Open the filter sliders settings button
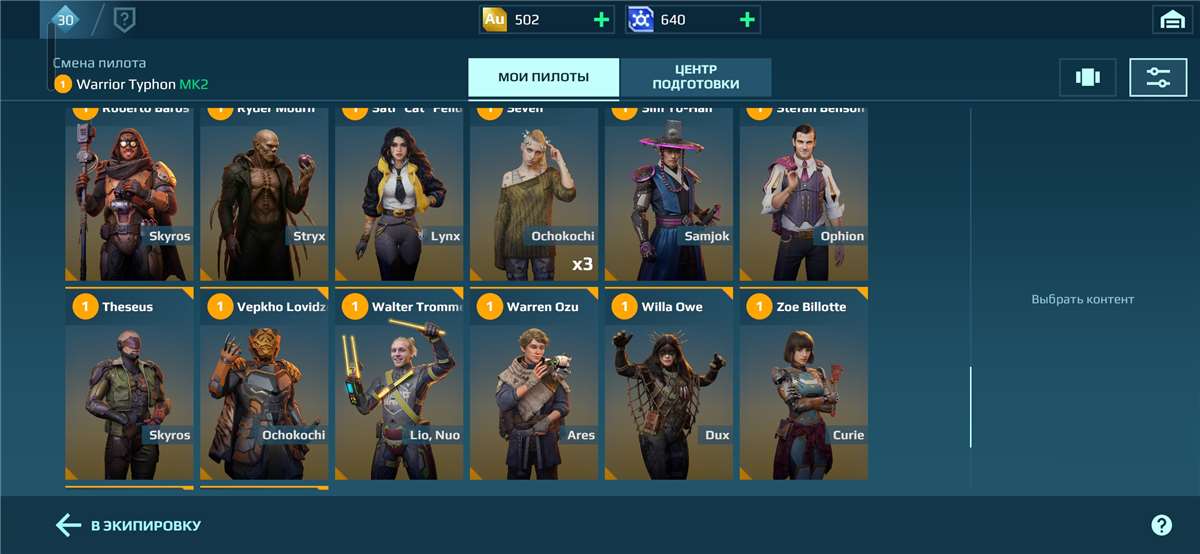Screen dimensions: 1200x554 1158,77
